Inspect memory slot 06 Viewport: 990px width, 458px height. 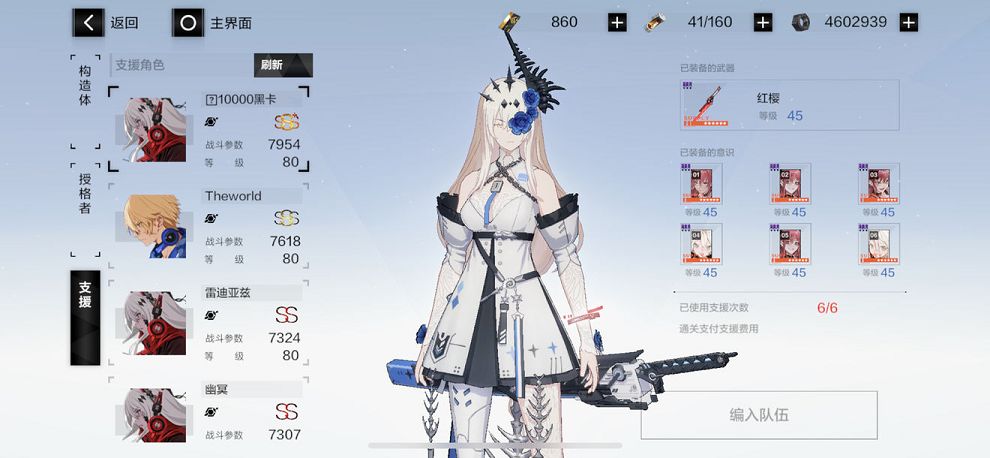(878, 243)
